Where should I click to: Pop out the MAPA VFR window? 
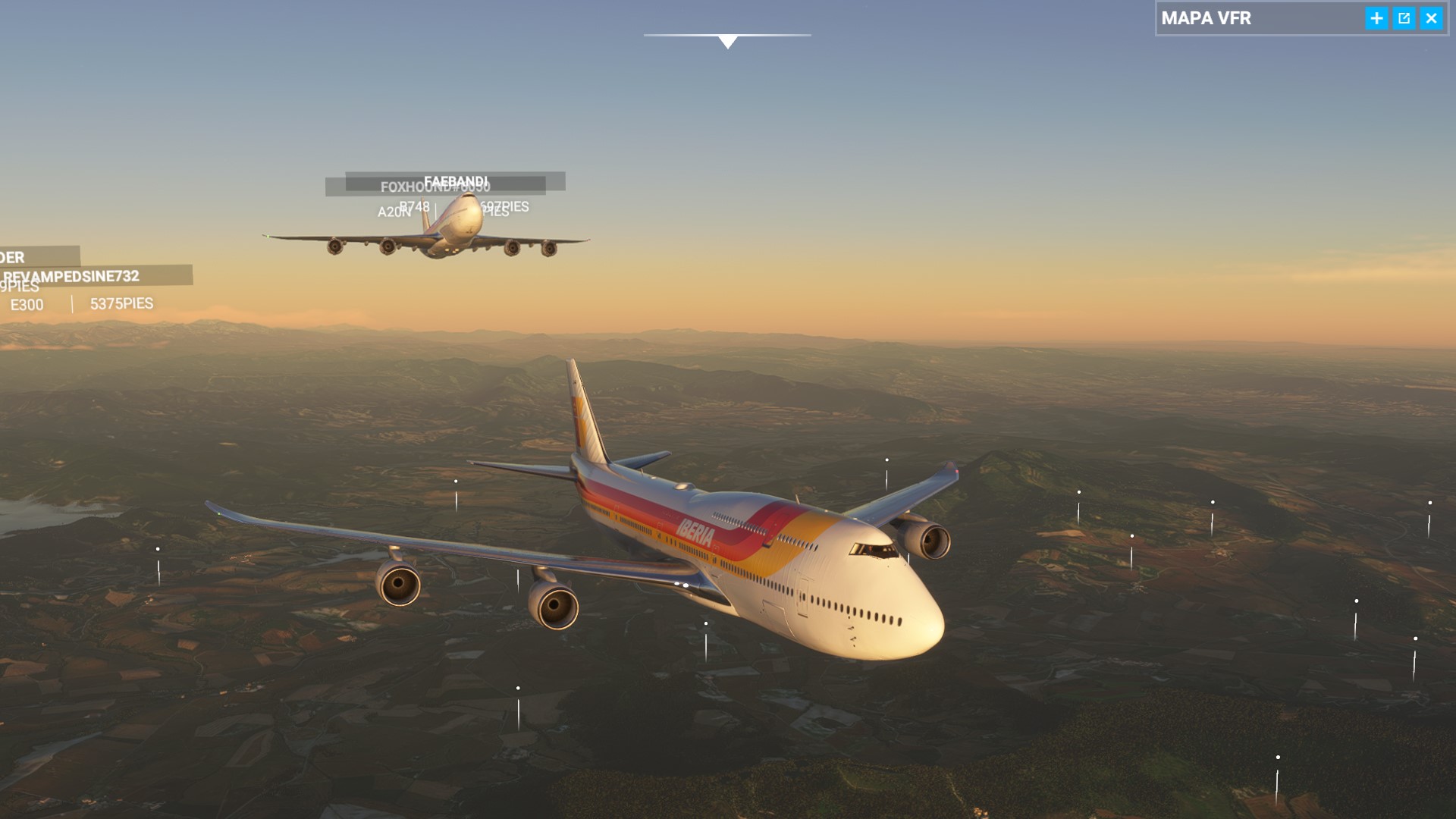pyautogui.click(x=1404, y=18)
